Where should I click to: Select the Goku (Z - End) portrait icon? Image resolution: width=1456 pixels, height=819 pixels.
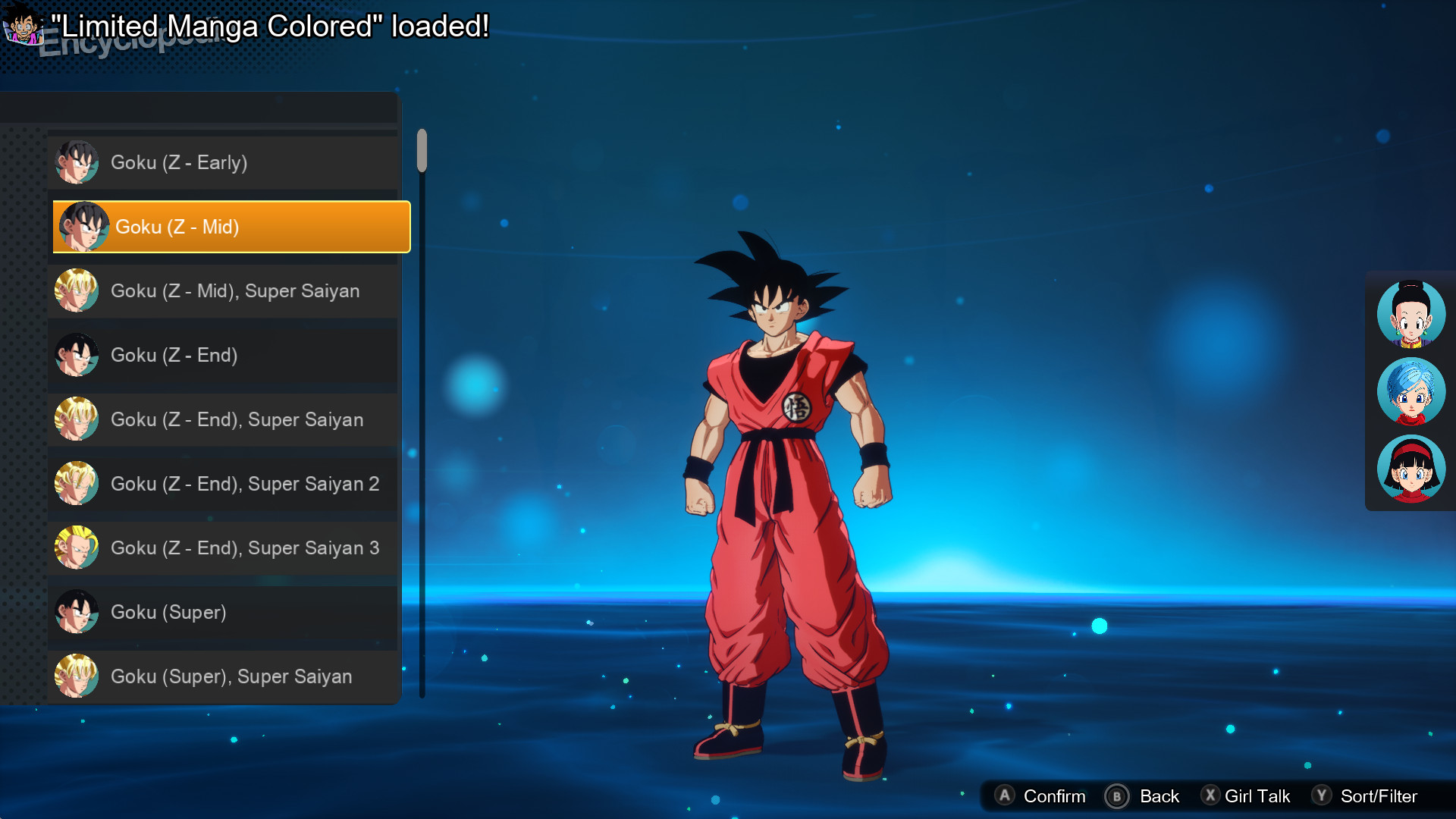[x=77, y=355]
